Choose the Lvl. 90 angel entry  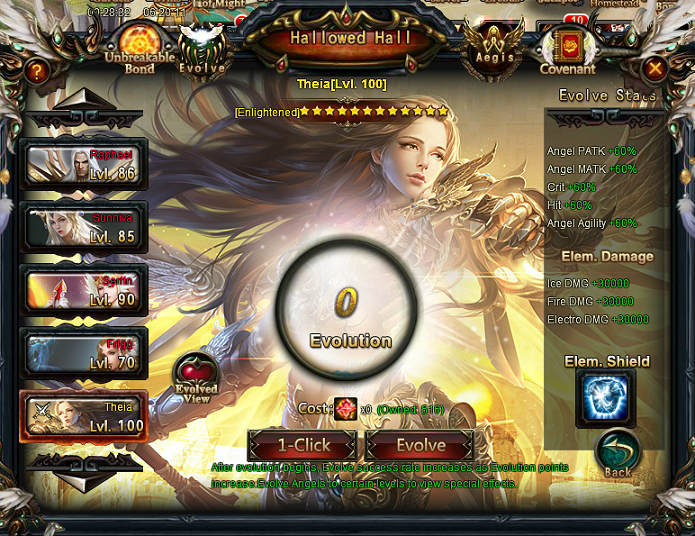point(84,290)
